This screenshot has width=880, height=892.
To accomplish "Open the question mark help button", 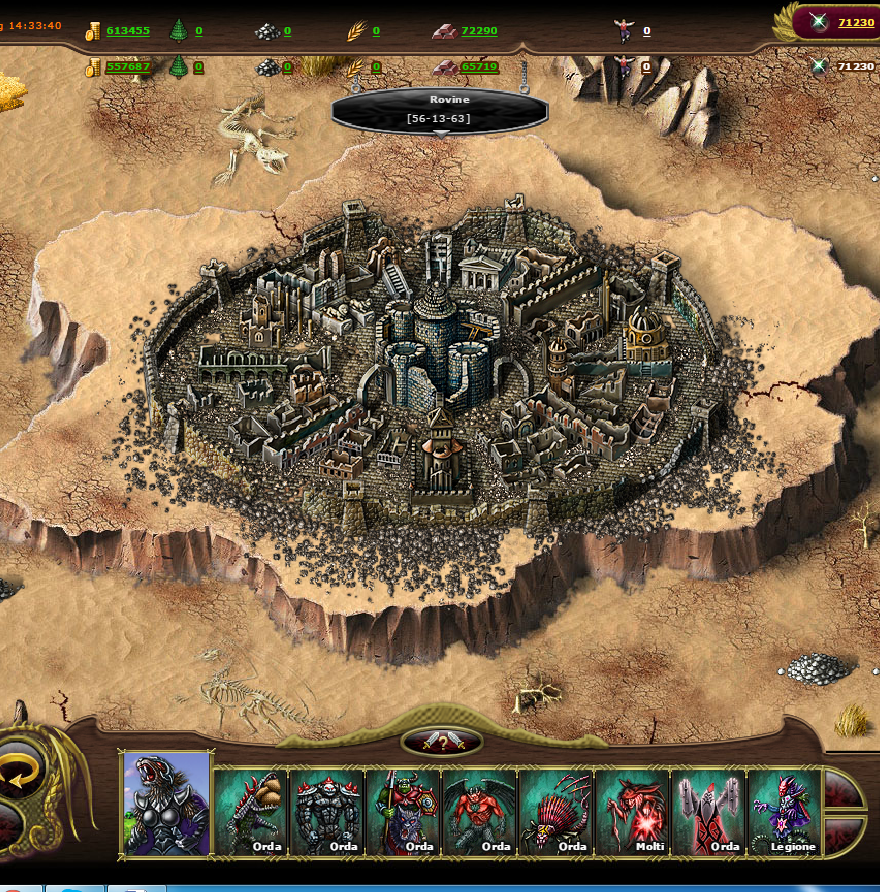I will (x=442, y=742).
